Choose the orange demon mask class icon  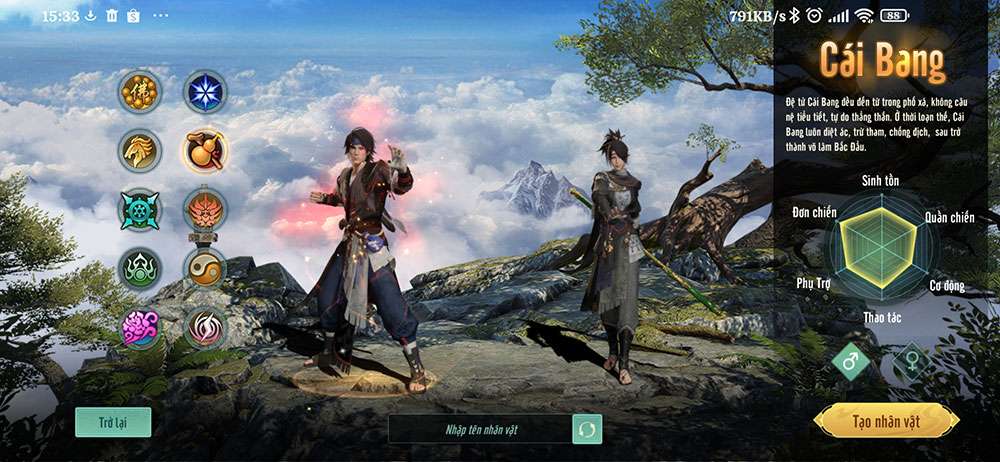pos(204,209)
